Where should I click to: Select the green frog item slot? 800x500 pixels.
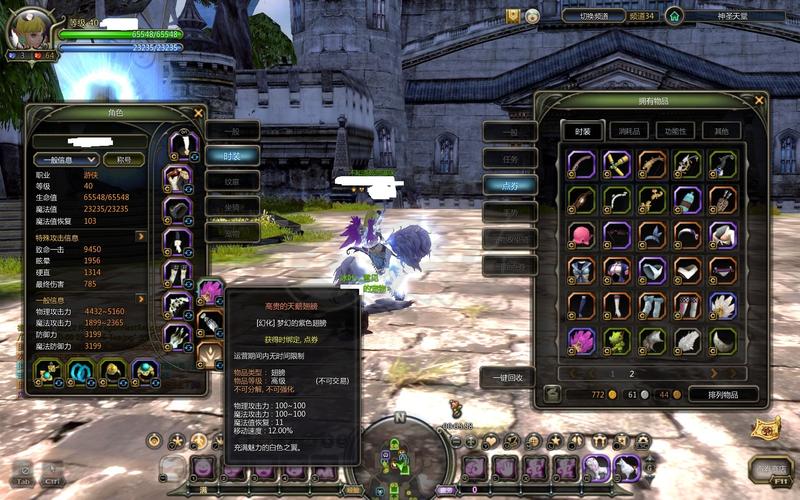(x=617, y=340)
